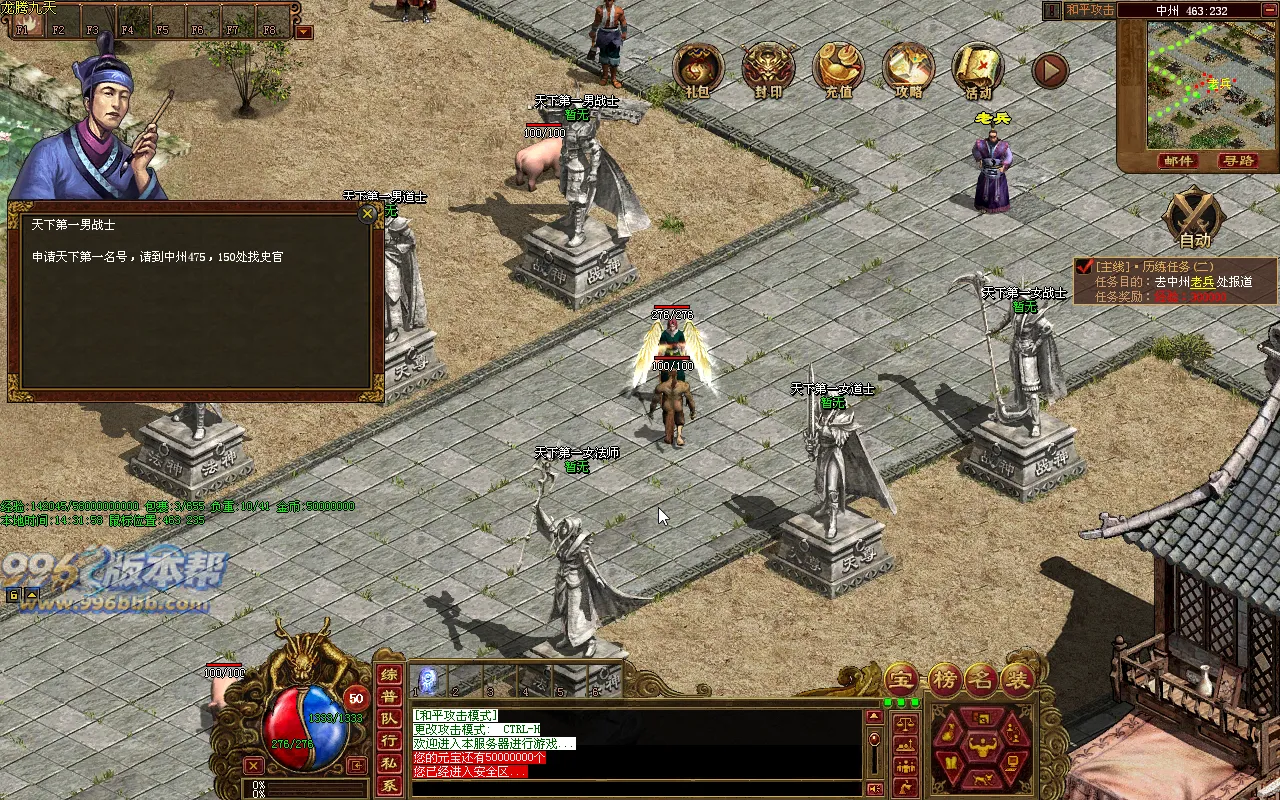The height and width of the screenshot is (800, 1280).
Task: Switch to the 队 team chat channel
Action: (x=390, y=719)
